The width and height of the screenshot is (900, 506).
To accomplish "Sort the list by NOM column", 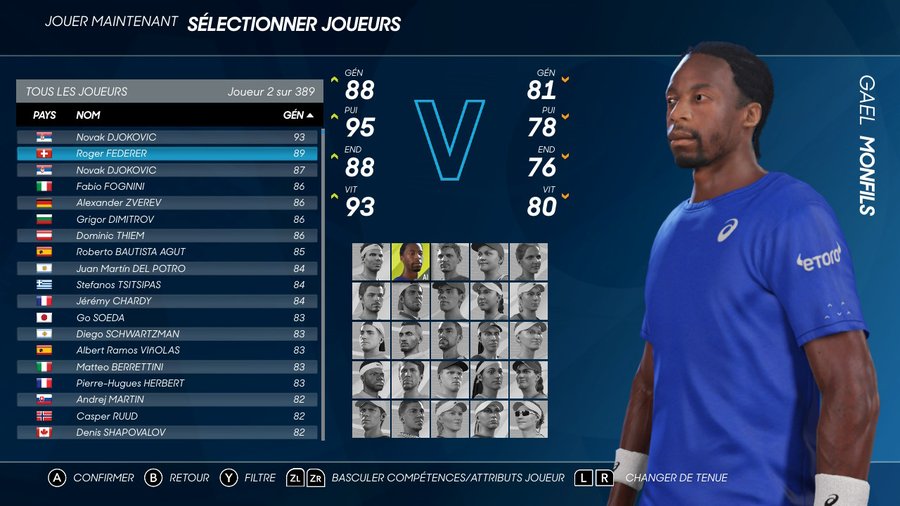I will [x=89, y=115].
